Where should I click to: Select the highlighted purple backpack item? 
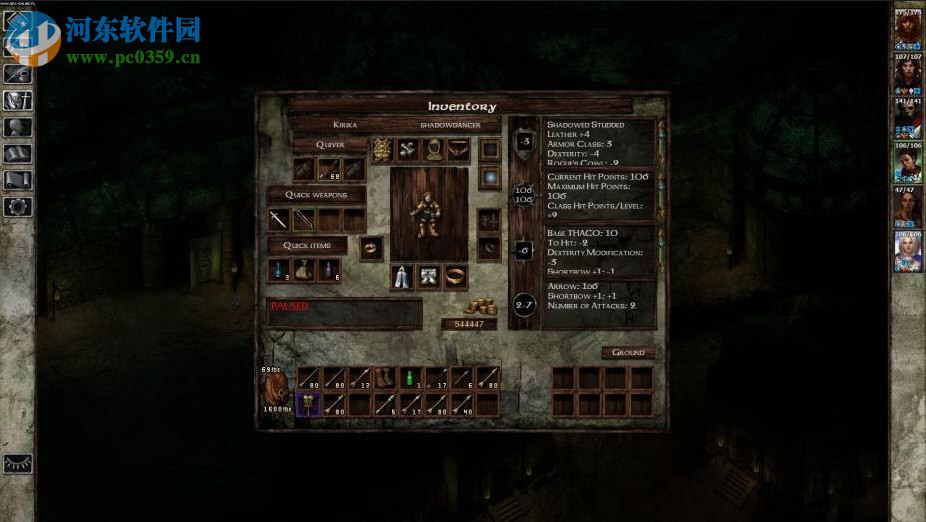tap(309, 404)
